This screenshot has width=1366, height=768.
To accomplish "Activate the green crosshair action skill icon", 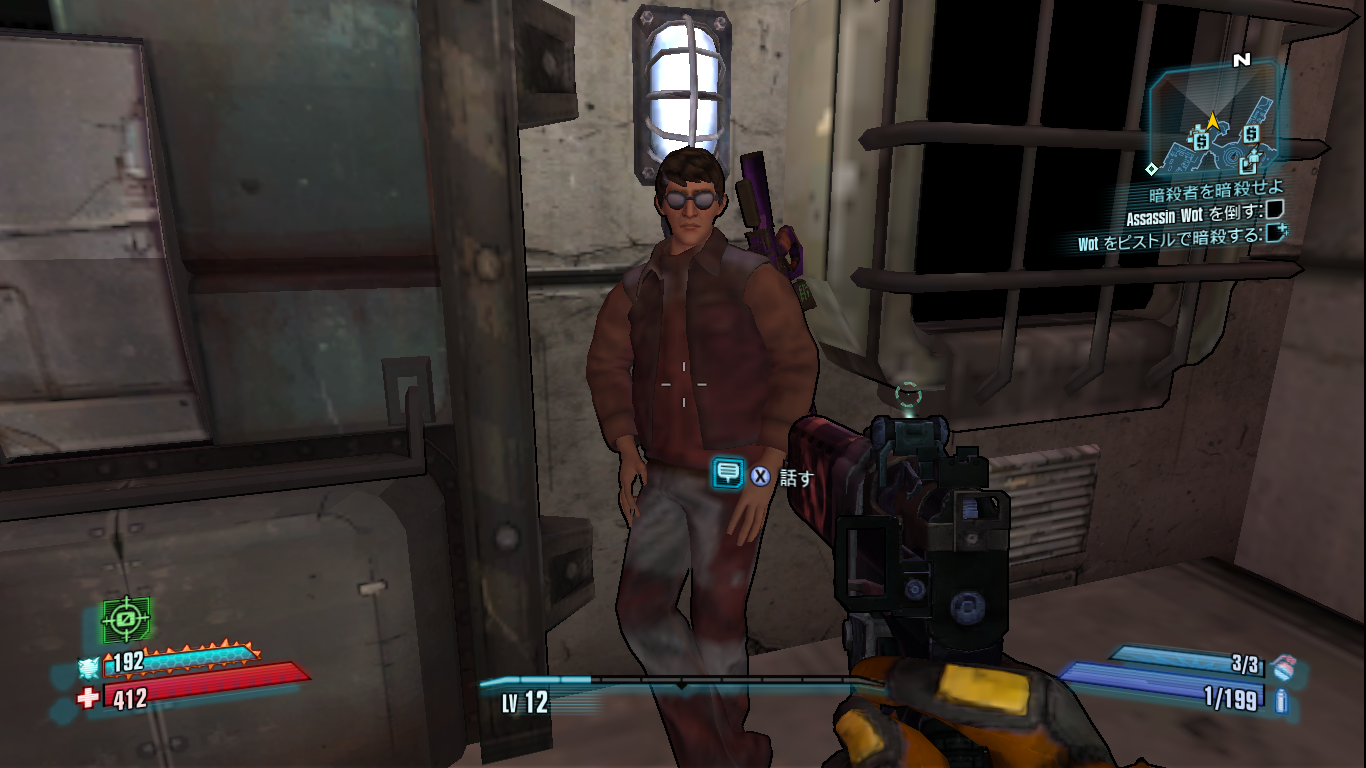I will (126, 620).
